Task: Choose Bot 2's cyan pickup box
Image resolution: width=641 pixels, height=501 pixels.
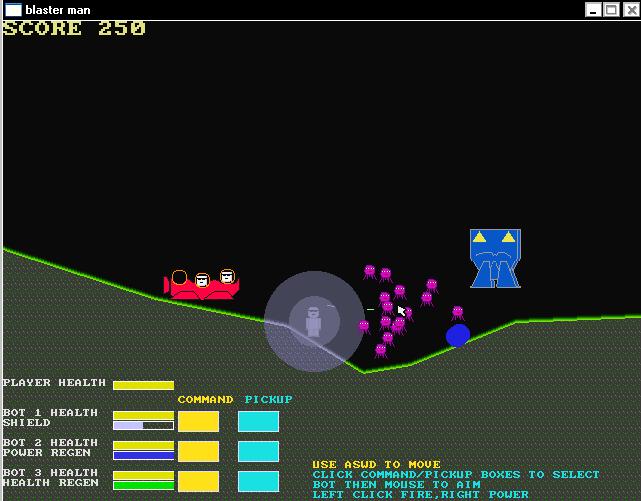Action: pyautogui.click(x=258, y=451)
